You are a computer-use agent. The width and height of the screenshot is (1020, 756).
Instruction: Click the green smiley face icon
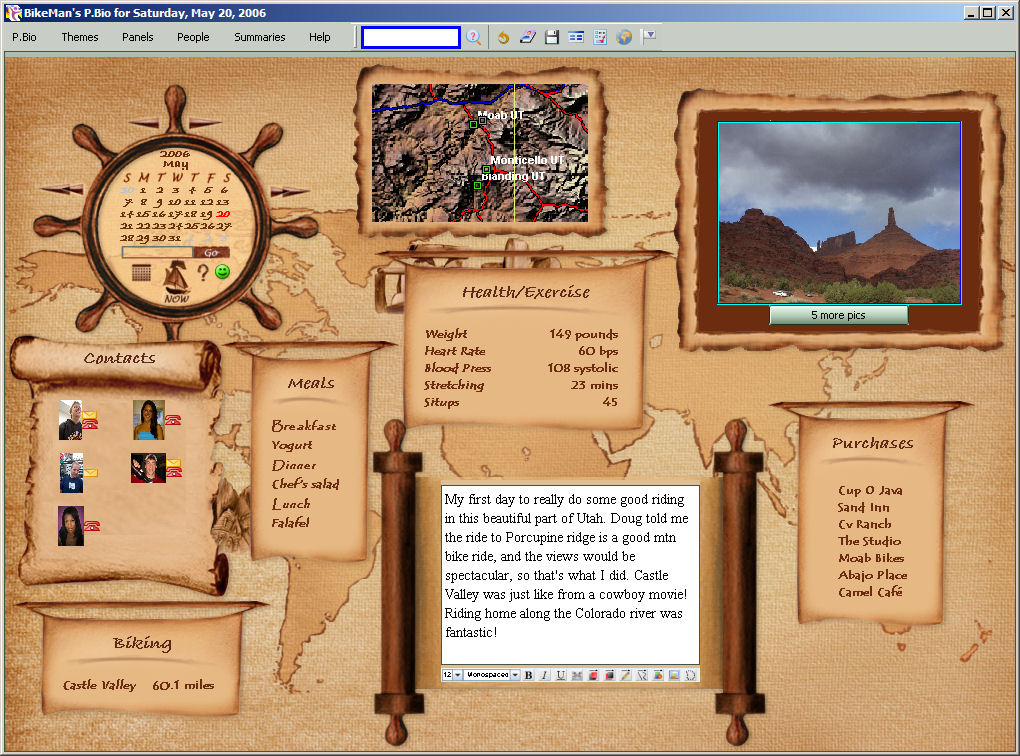(223, 272)
